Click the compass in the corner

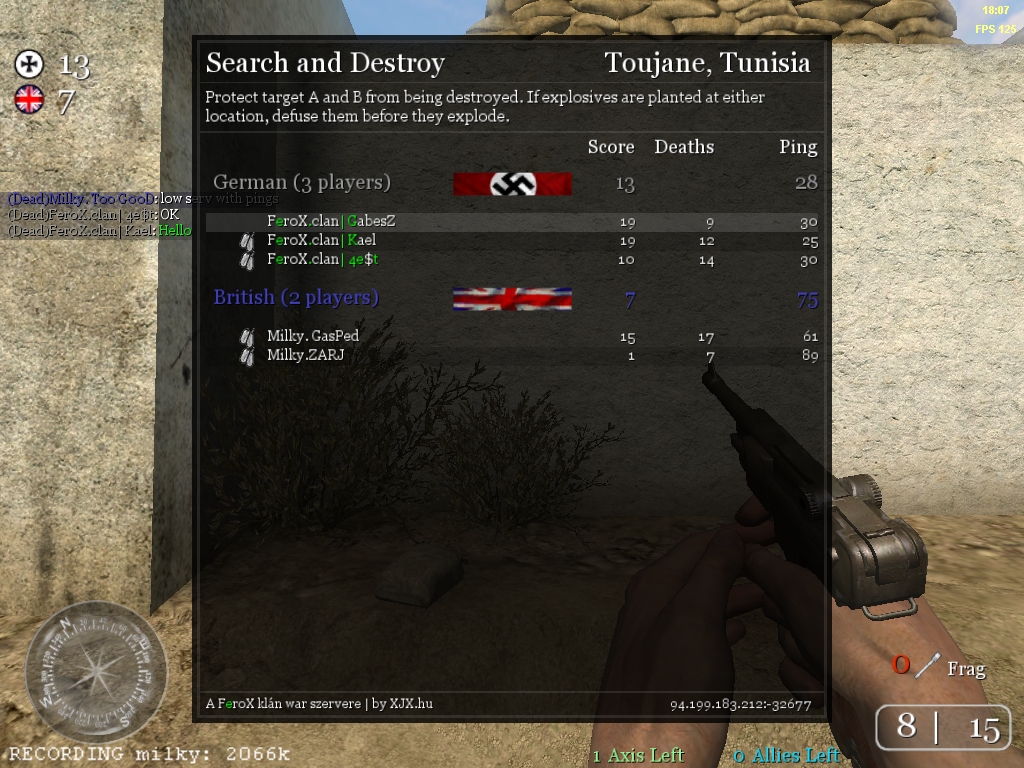pos(95,670)
